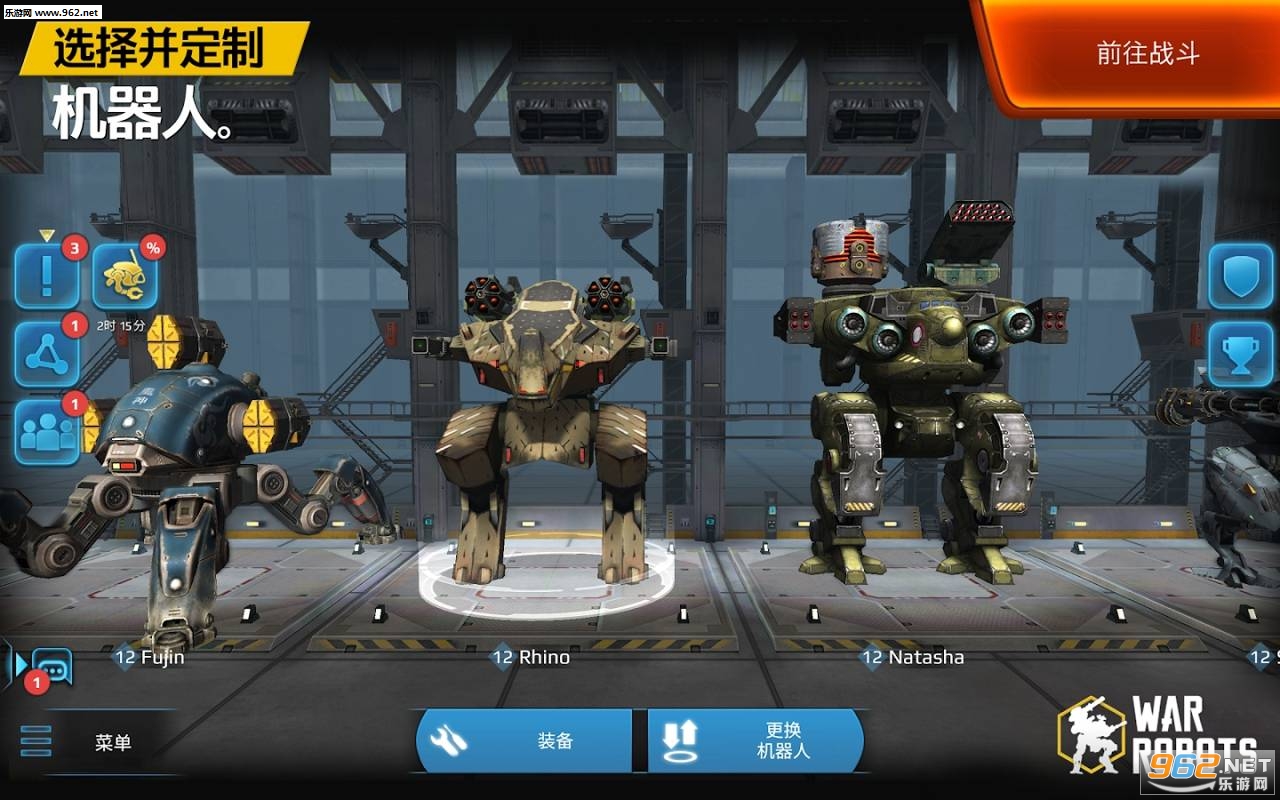
Task: Select the 12 Rhino name label
Action: point(528,658)
